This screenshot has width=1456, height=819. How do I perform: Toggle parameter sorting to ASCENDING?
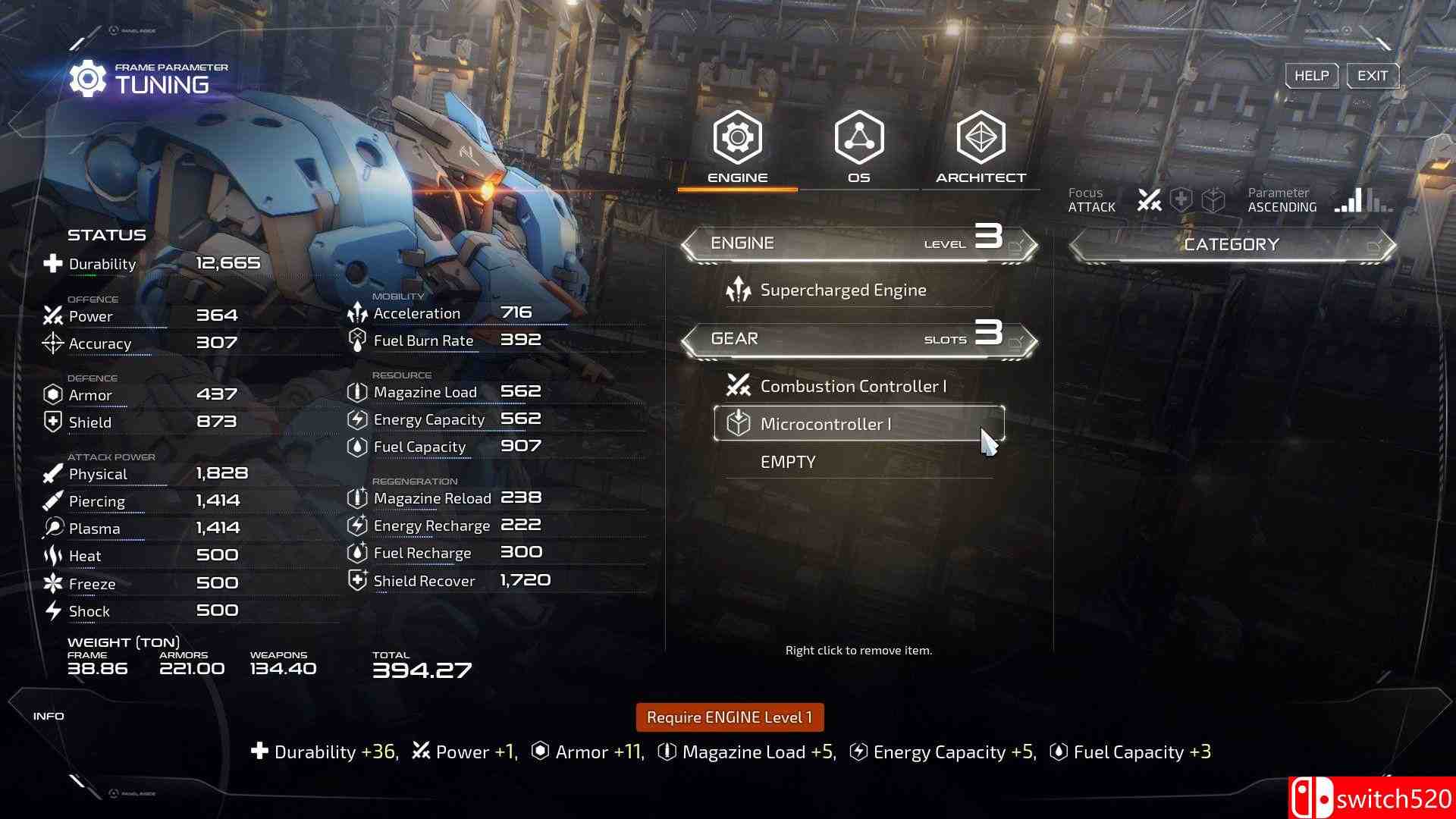tap(1282, 200)
